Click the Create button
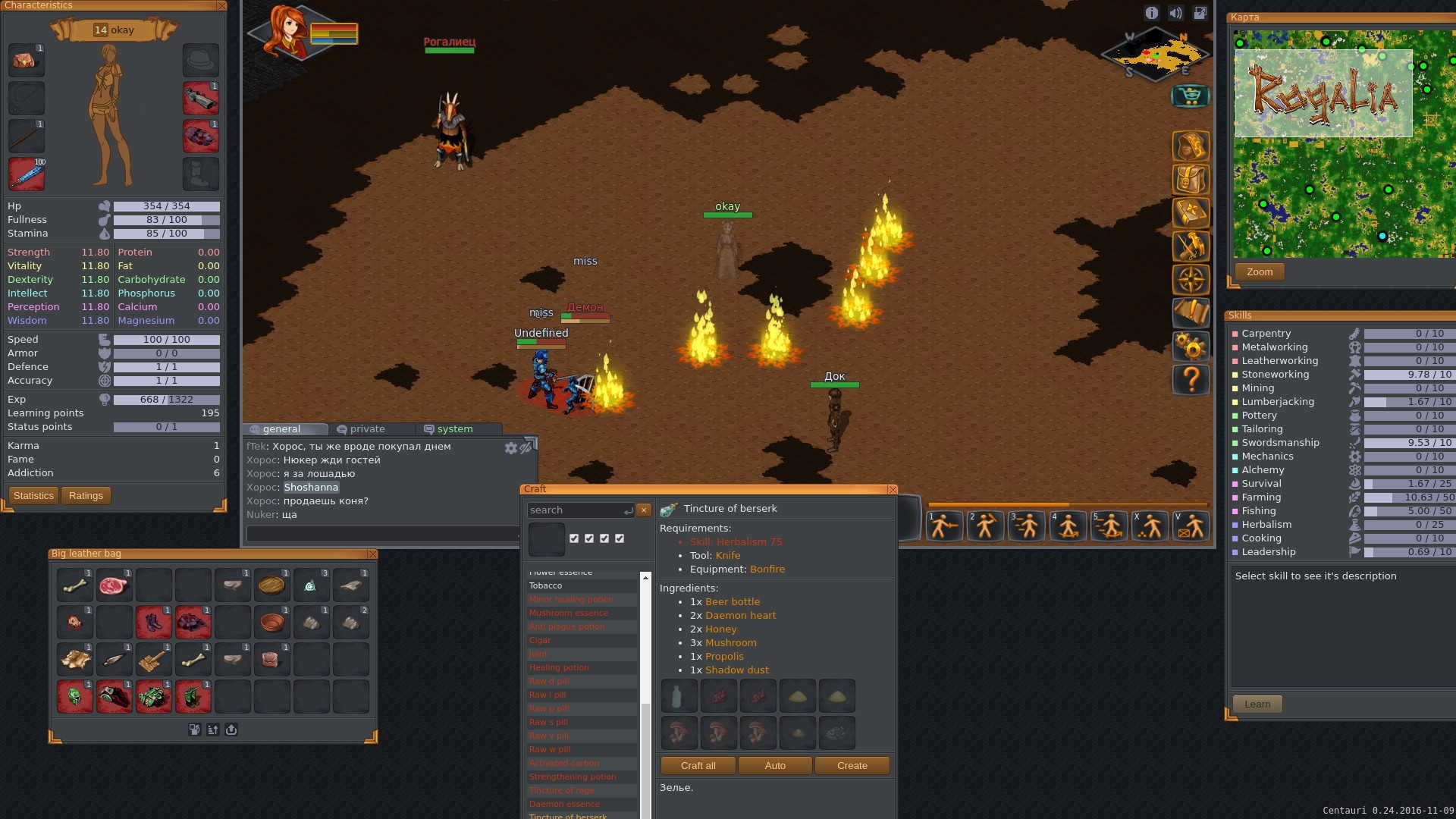This screenshot has width=1456, height=819. coord(852,766)
